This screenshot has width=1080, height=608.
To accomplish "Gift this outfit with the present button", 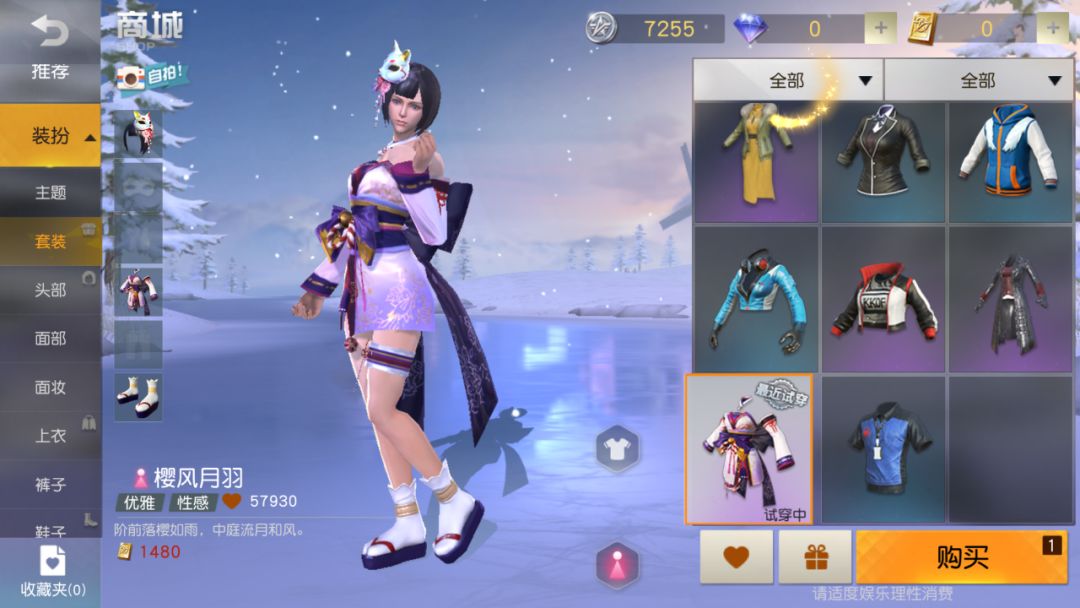I will coord(814,557).
